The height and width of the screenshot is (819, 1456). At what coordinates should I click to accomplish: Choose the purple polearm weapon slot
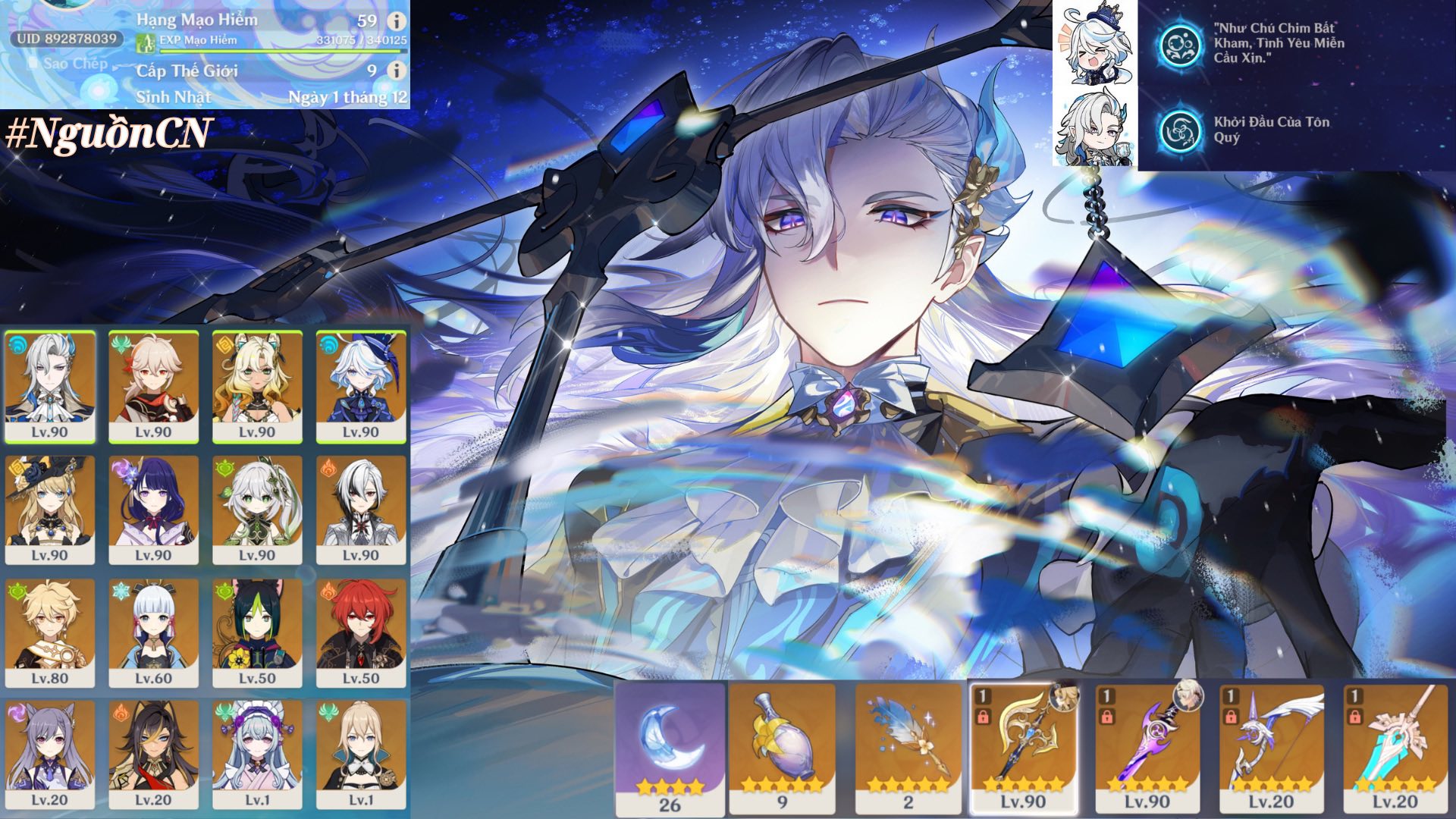click(x=1147, y=747)
